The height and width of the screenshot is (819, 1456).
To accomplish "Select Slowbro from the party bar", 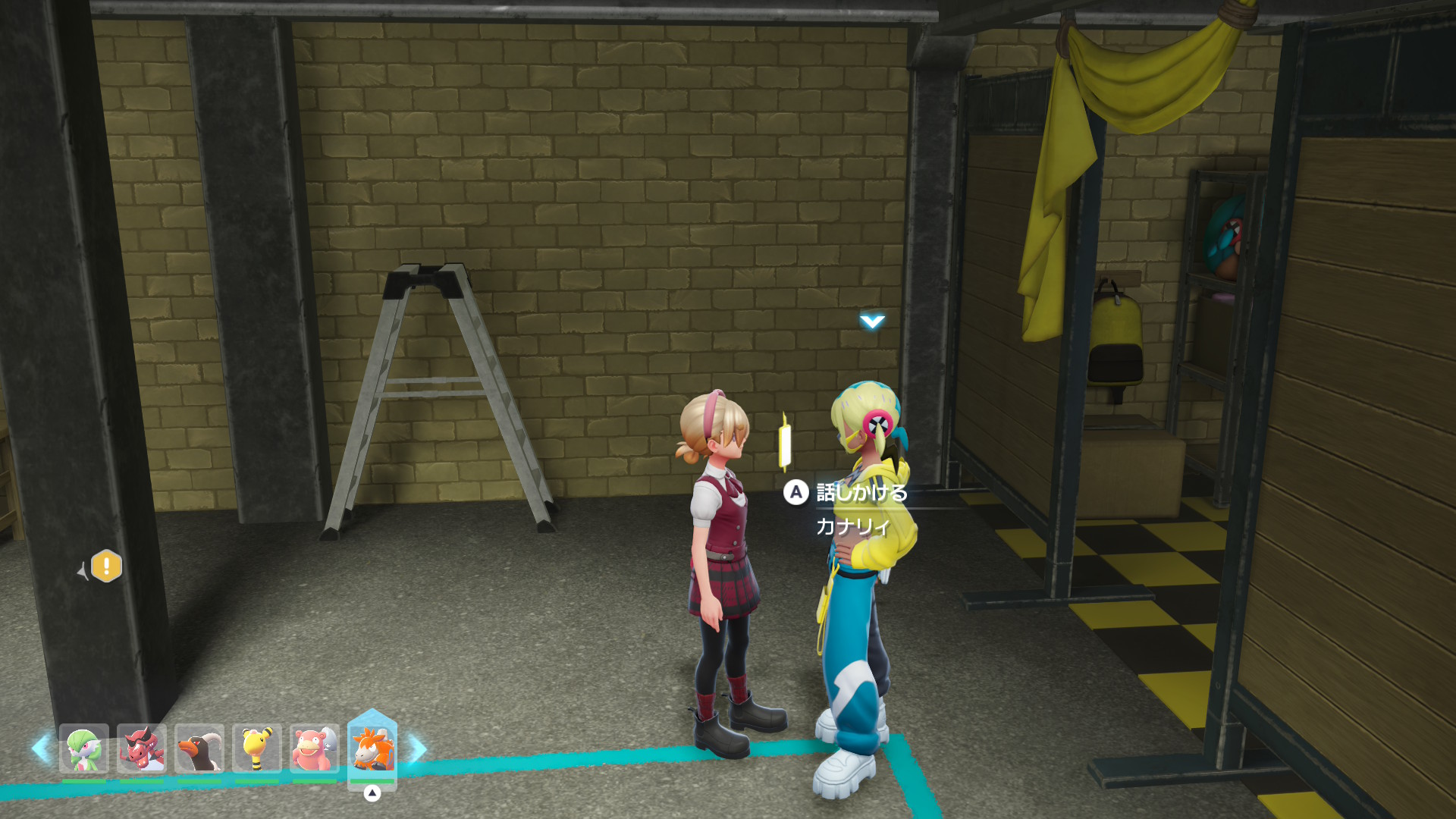I will [315, 748].
